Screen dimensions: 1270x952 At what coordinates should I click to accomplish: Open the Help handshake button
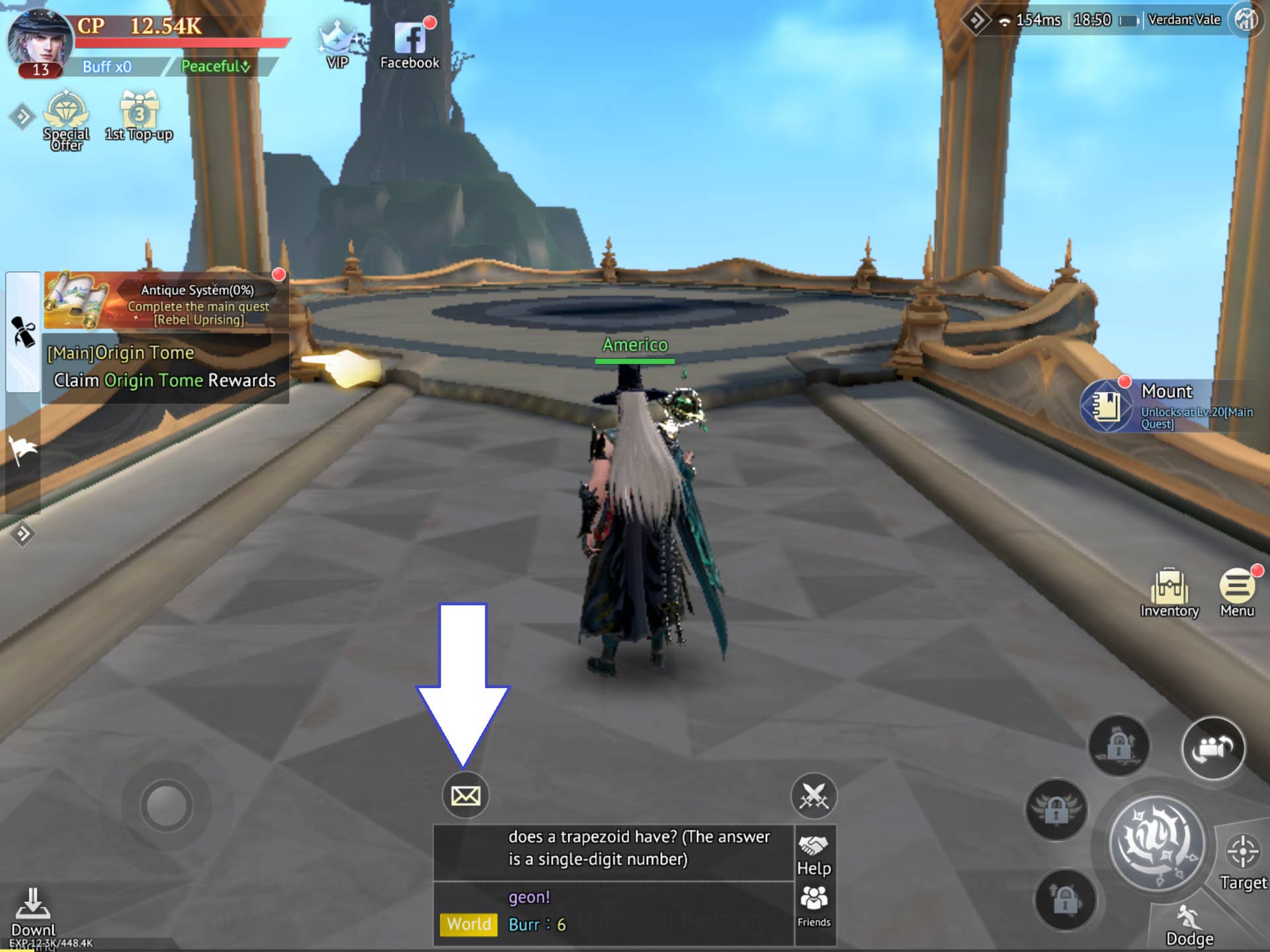click(x=814, y=855)
